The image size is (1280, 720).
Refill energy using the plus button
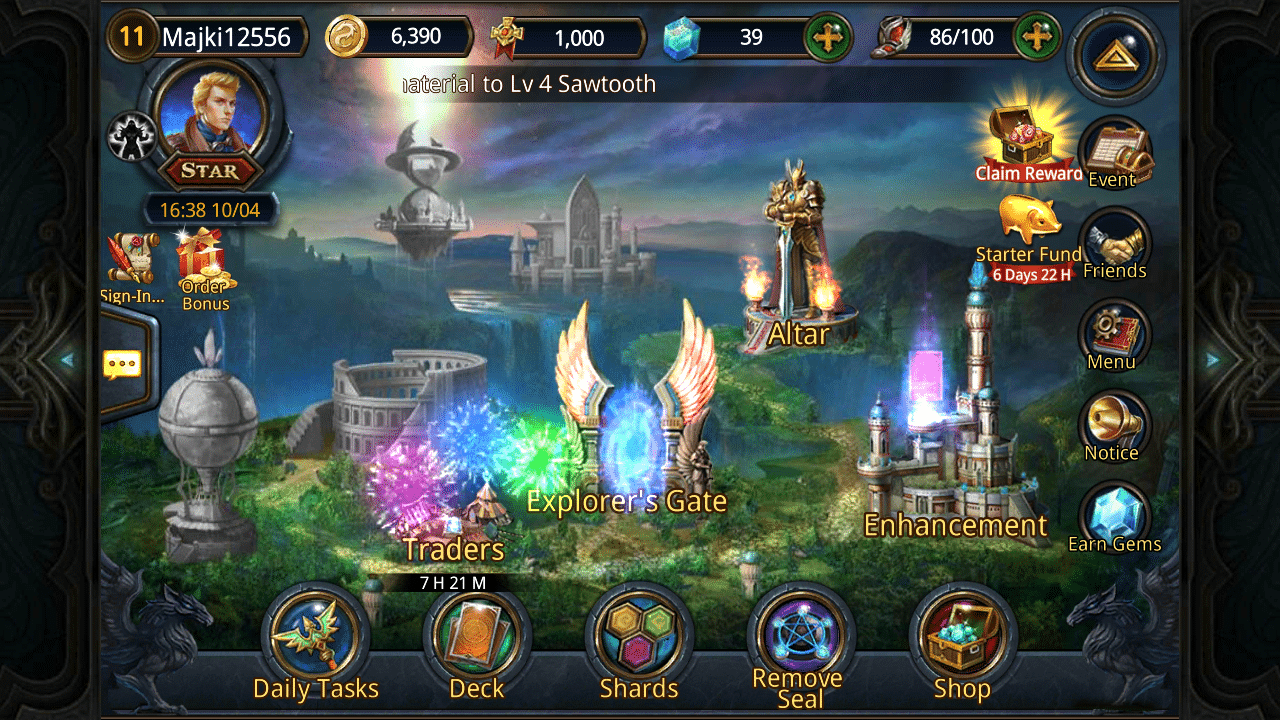pos(1038,38)
